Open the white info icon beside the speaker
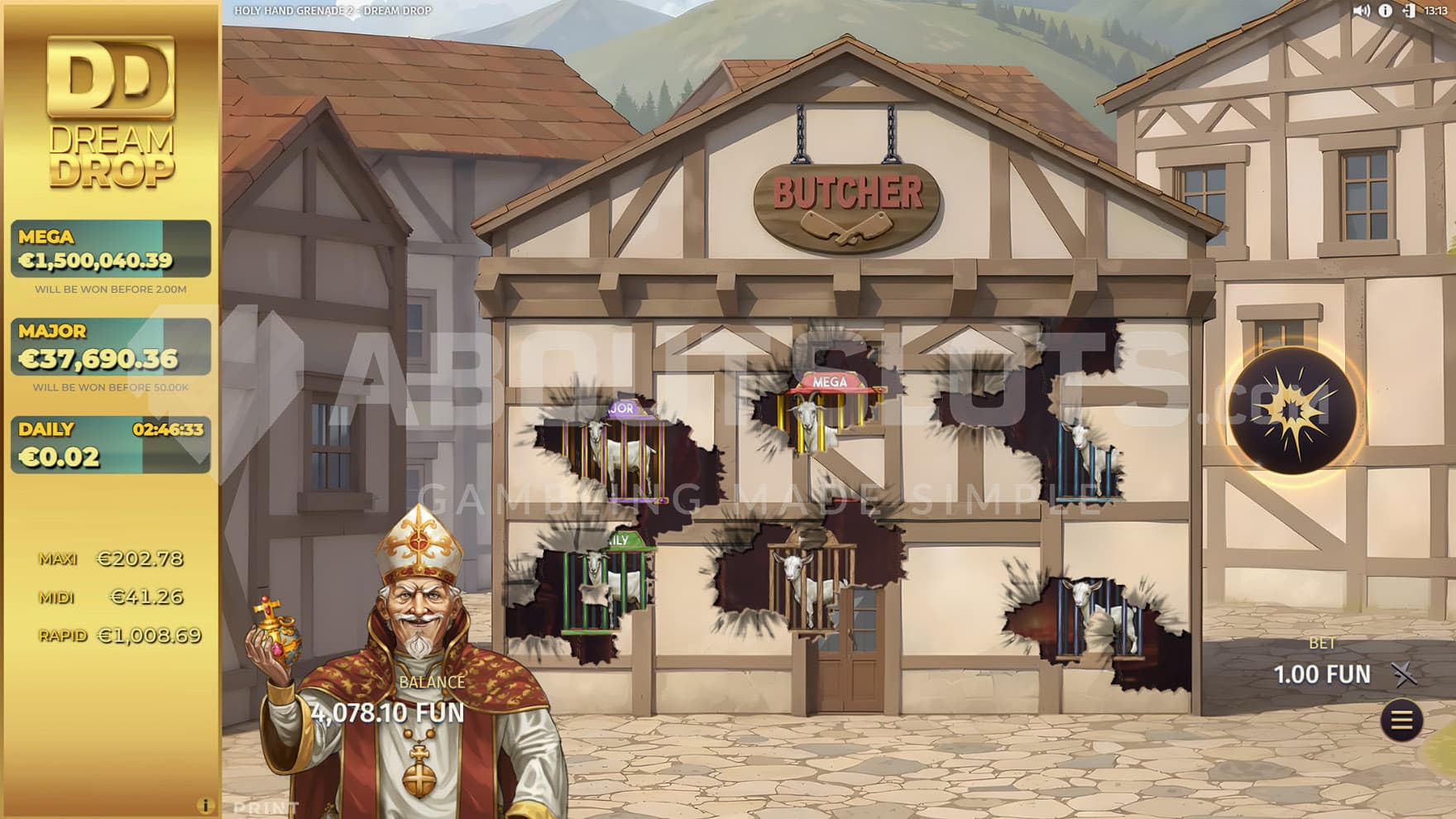The height and width of the screenshot is (819, 1456). [1385, 11]
